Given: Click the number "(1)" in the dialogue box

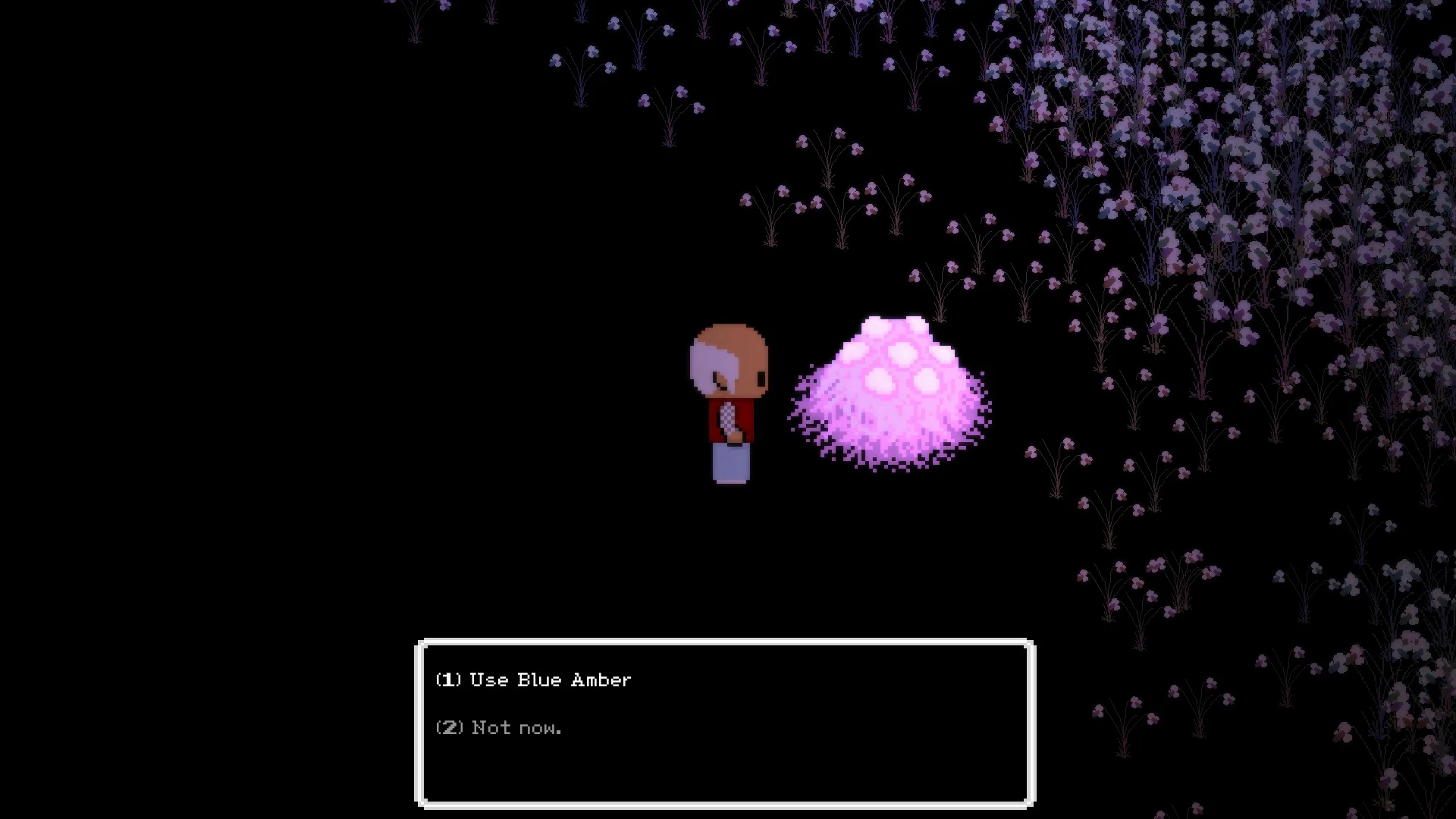Looking at the screenshot, I should click(x=449, y=679).
